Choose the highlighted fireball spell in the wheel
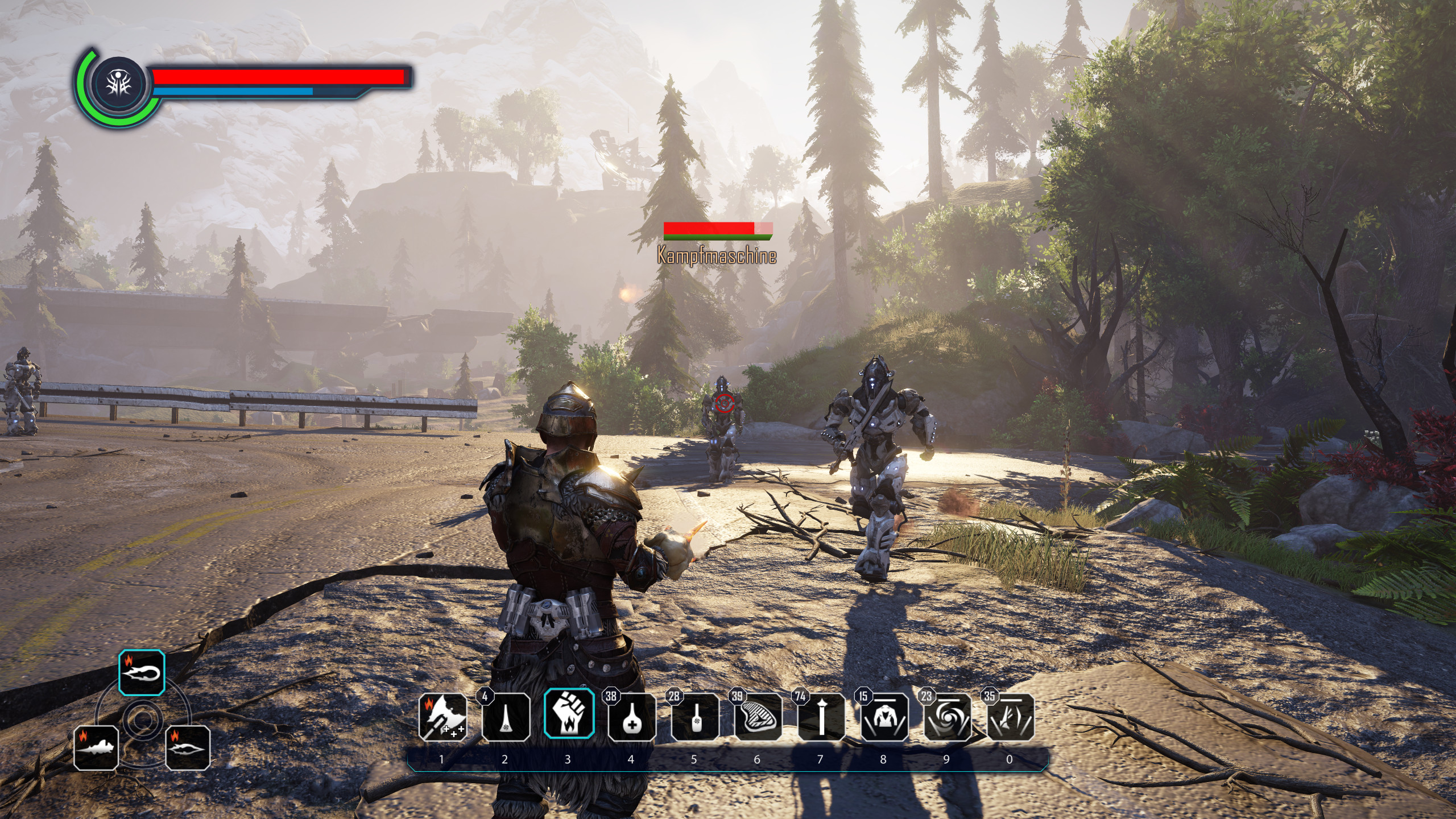The width and height of the screenshot is (1456, 819). (142, 673)
